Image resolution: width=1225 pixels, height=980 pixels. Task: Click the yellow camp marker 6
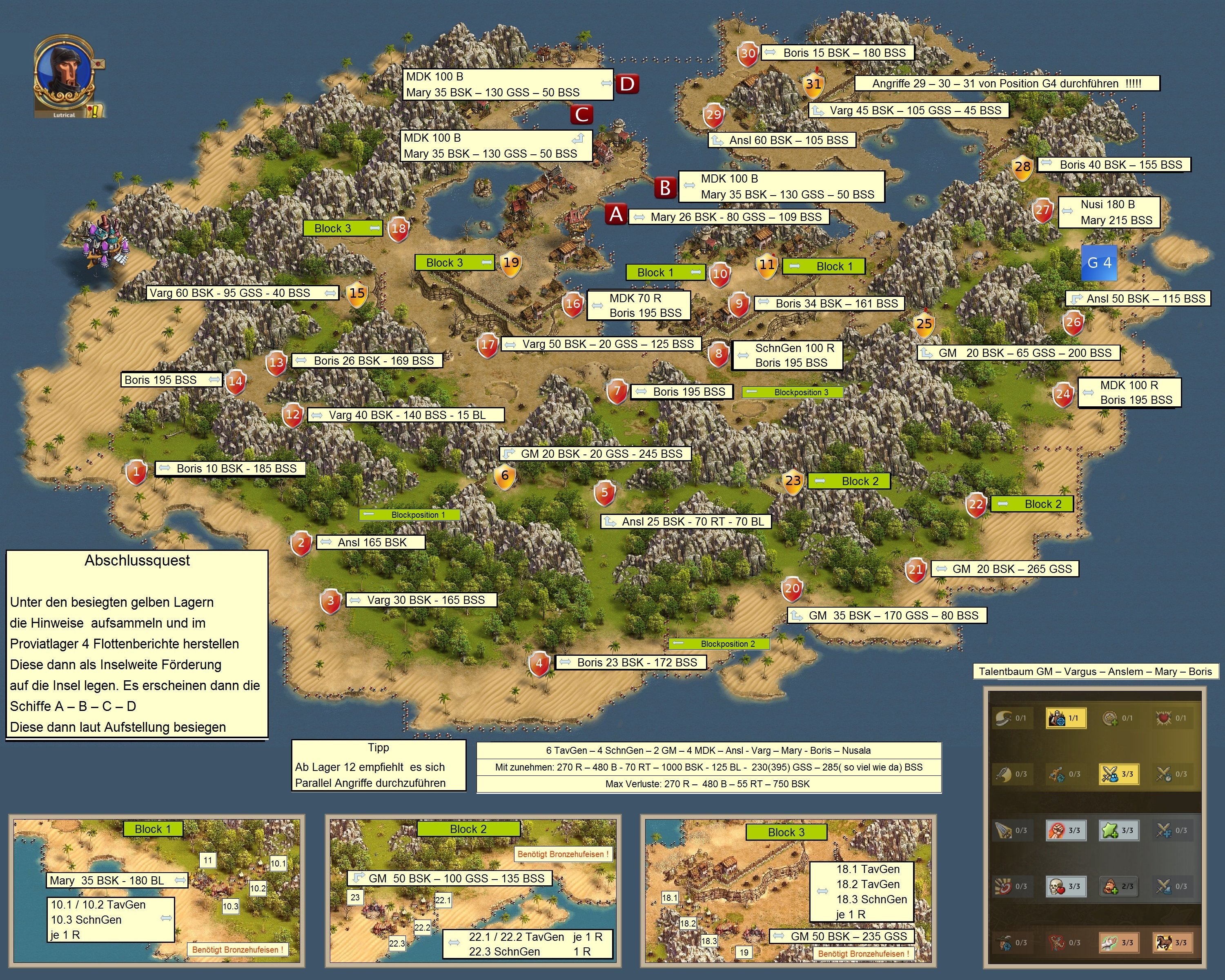[505, 476]
